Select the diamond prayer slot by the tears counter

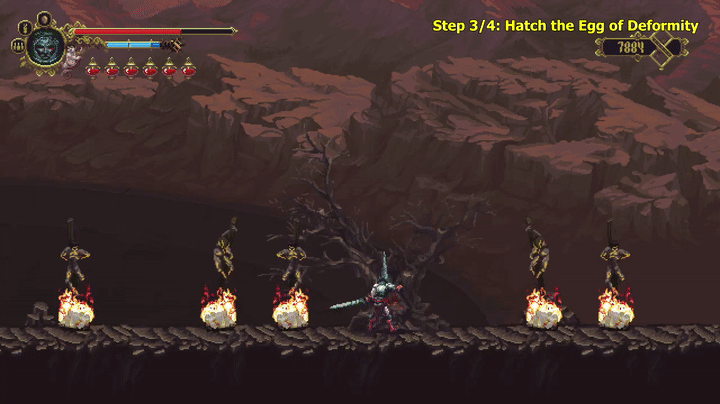point(662,46)
